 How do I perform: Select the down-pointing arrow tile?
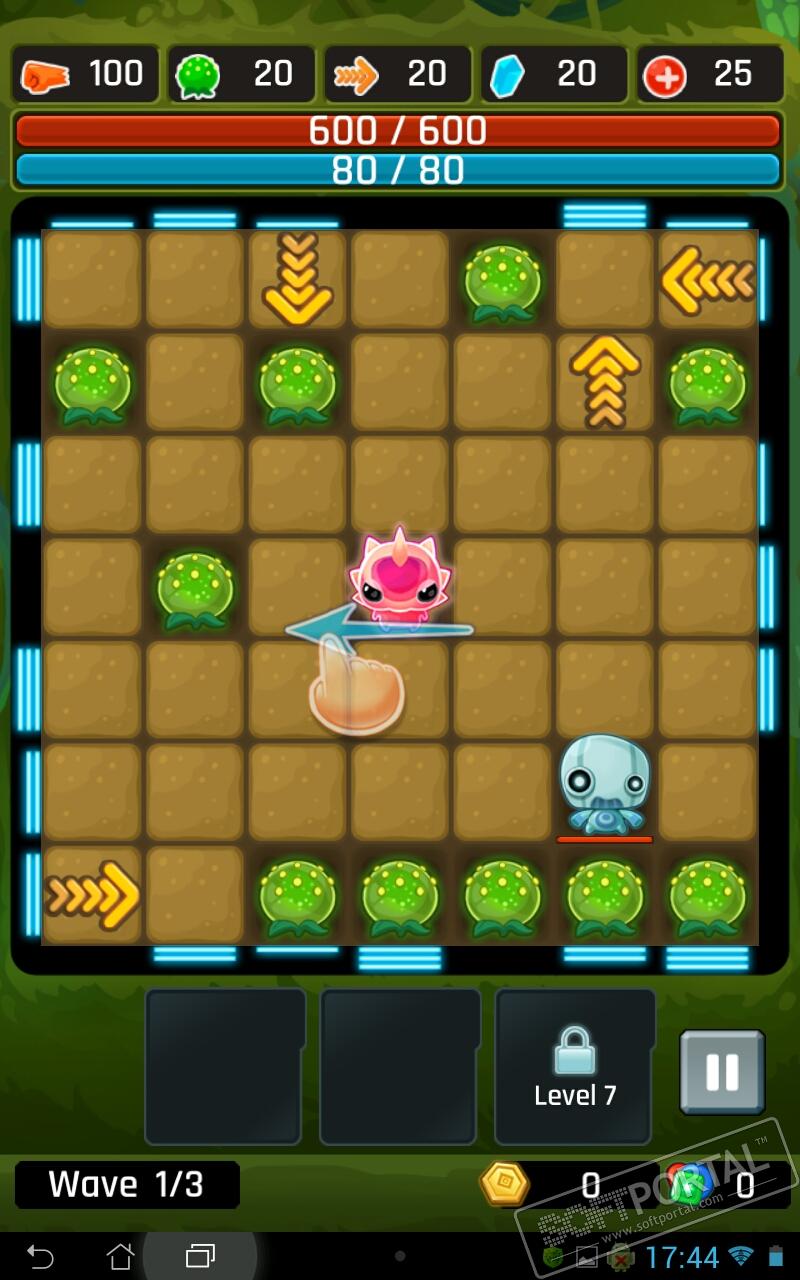297,279
